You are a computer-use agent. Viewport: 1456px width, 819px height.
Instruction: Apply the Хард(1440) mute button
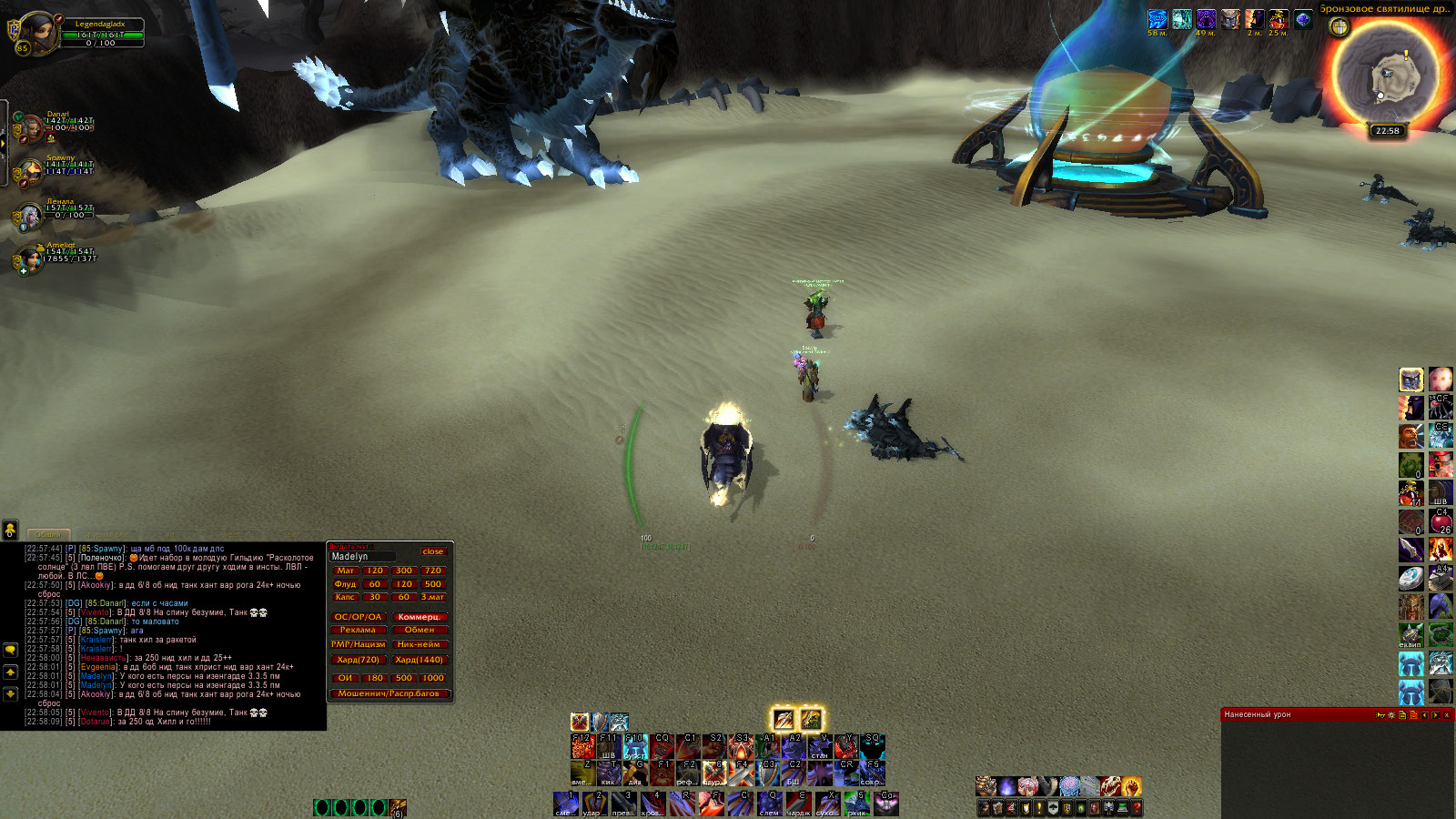[x=419, y=660]
